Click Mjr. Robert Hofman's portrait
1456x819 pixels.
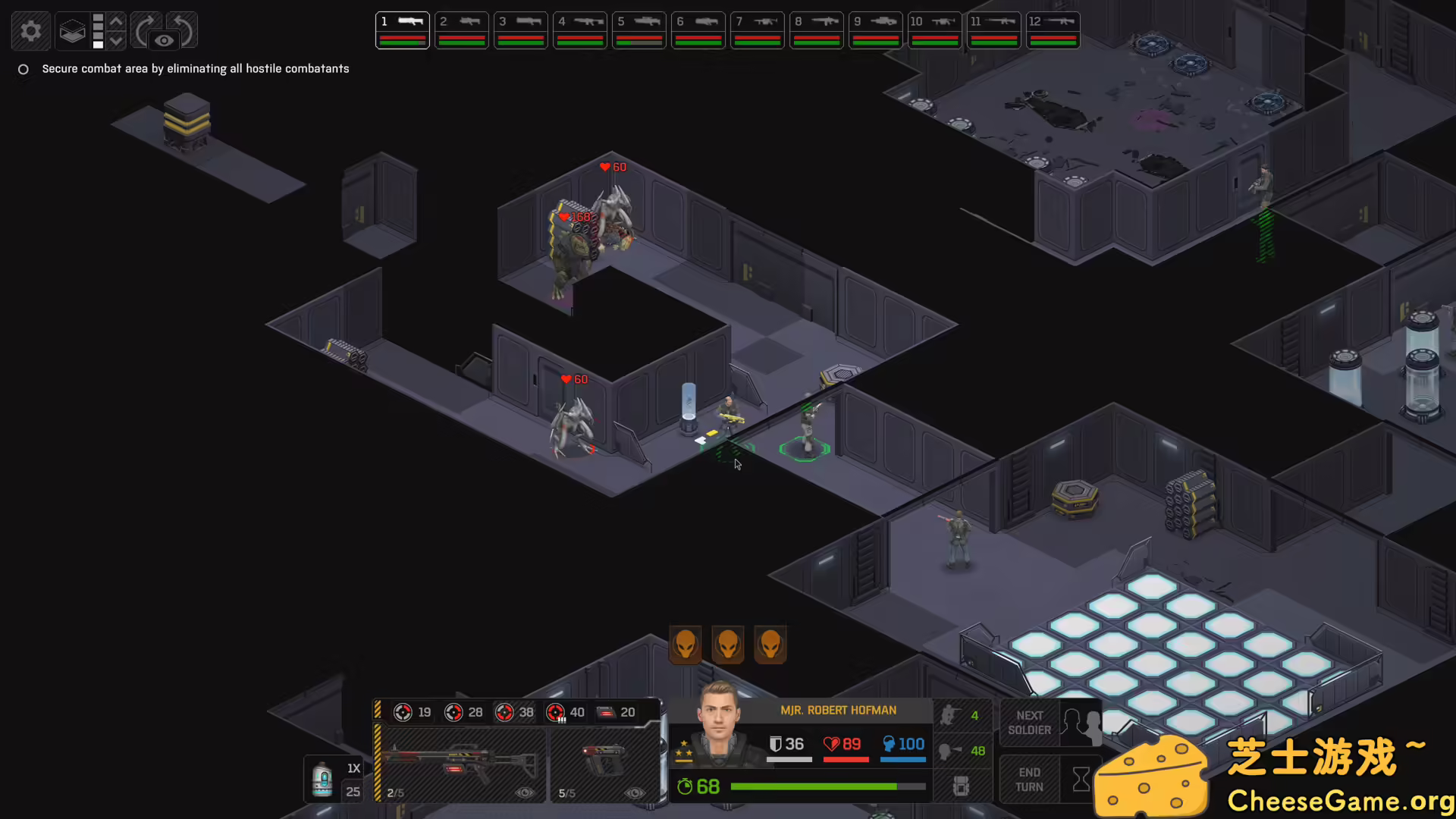719,732
